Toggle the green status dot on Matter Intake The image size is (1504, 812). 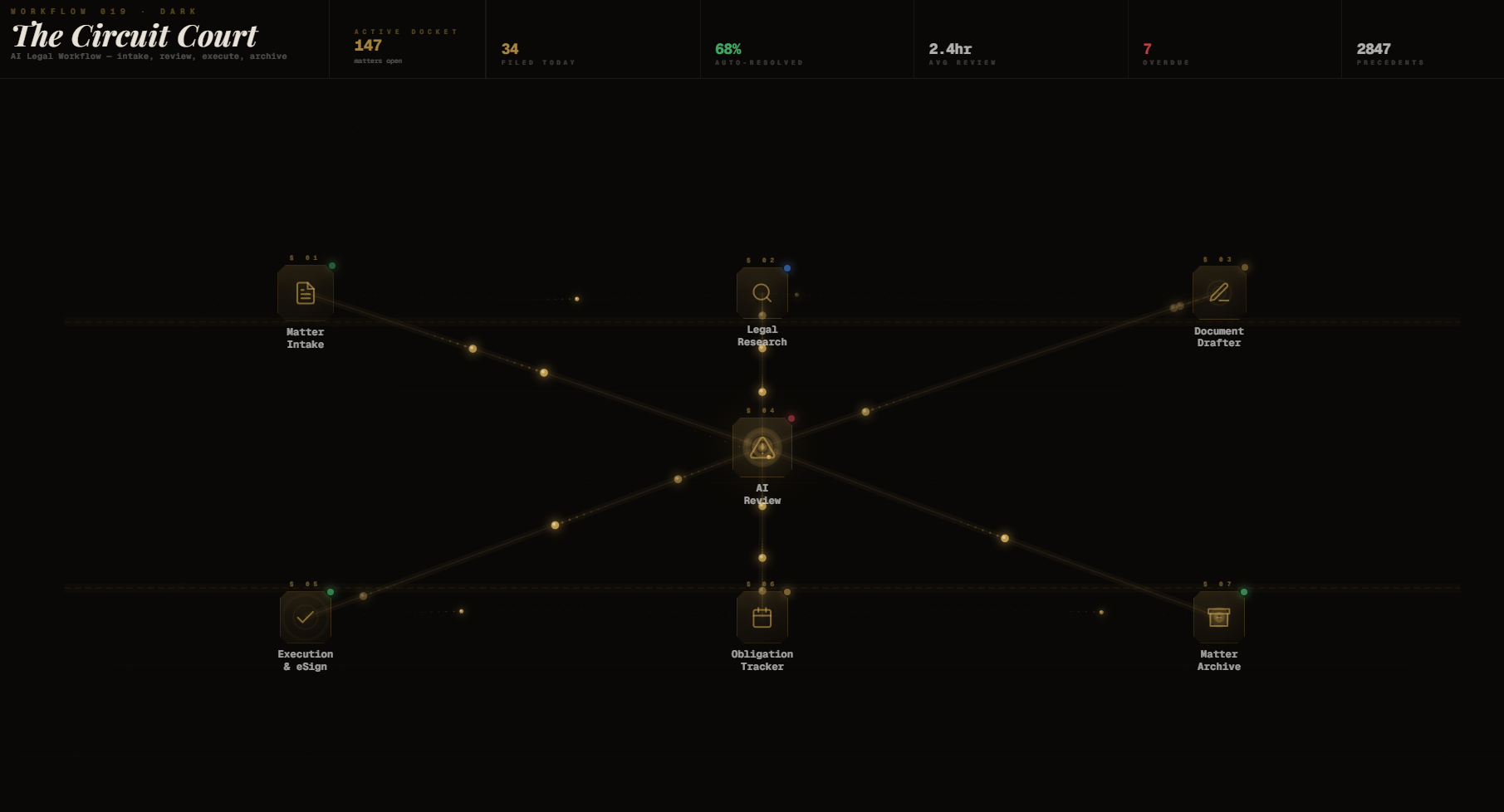click(x=331, y=265)
